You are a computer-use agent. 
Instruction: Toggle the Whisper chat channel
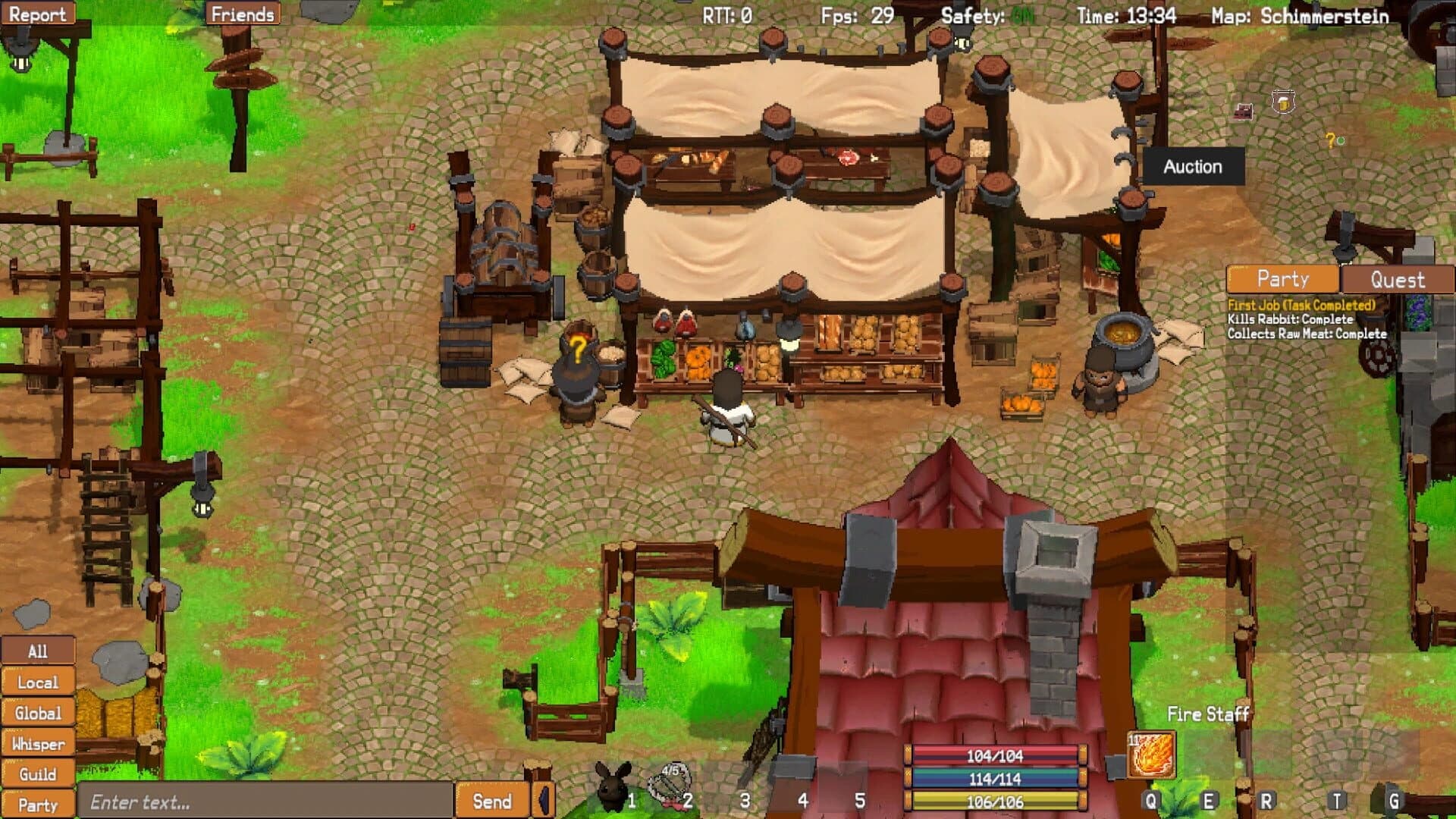[38, 743]
